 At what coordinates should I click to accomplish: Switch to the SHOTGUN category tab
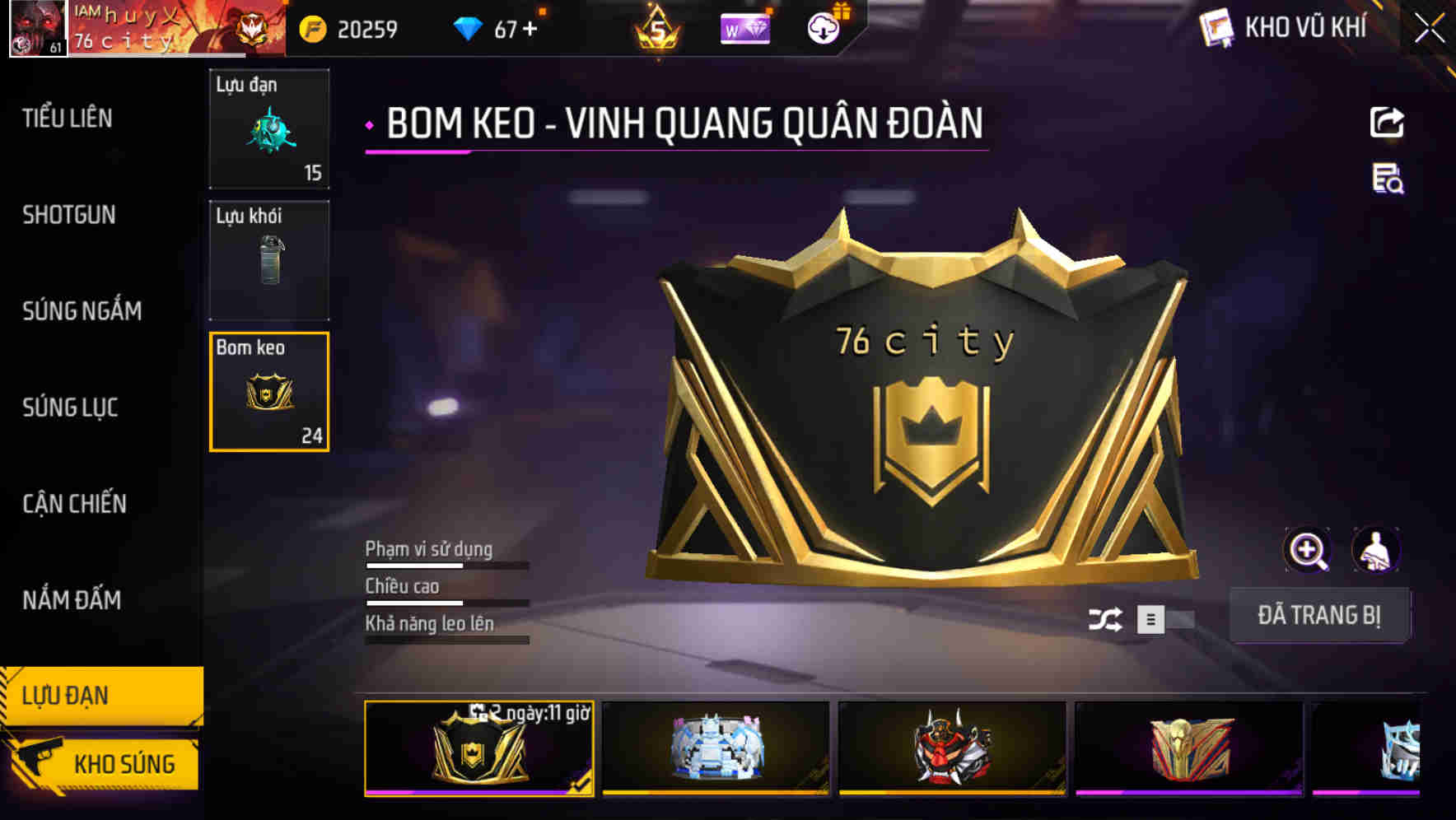pos(68,215)
